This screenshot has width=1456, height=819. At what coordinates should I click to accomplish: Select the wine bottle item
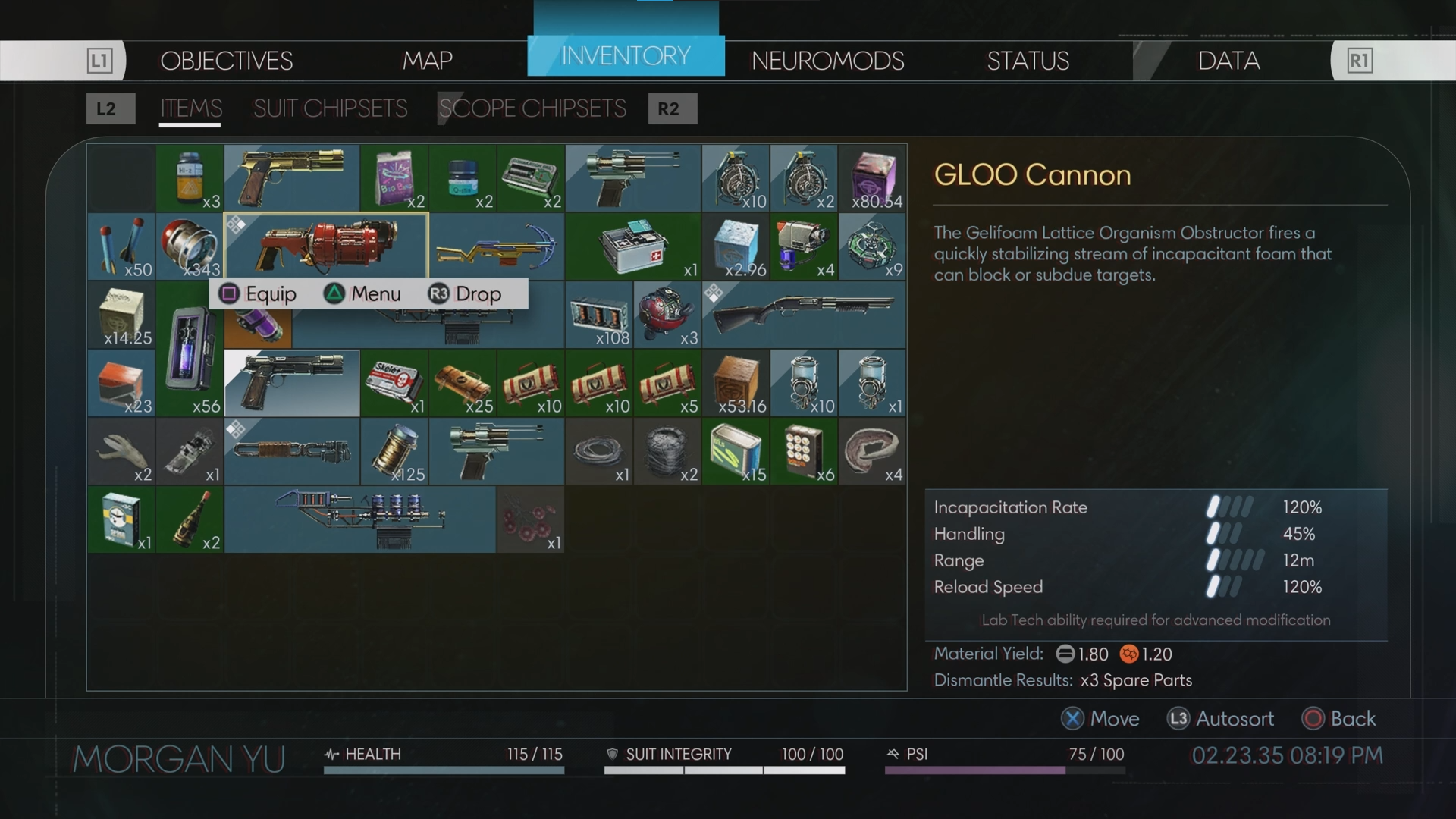point(190,519)
